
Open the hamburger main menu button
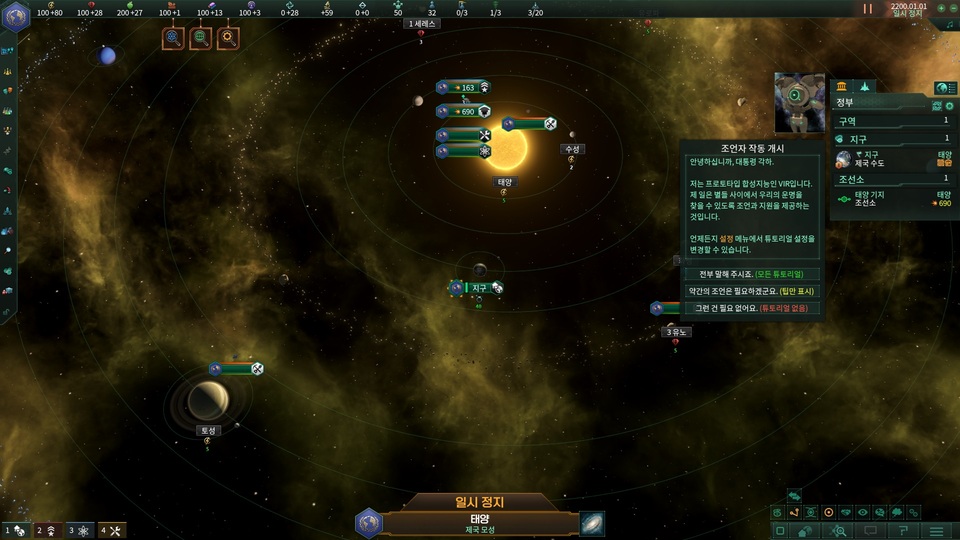tap(937, 531)
